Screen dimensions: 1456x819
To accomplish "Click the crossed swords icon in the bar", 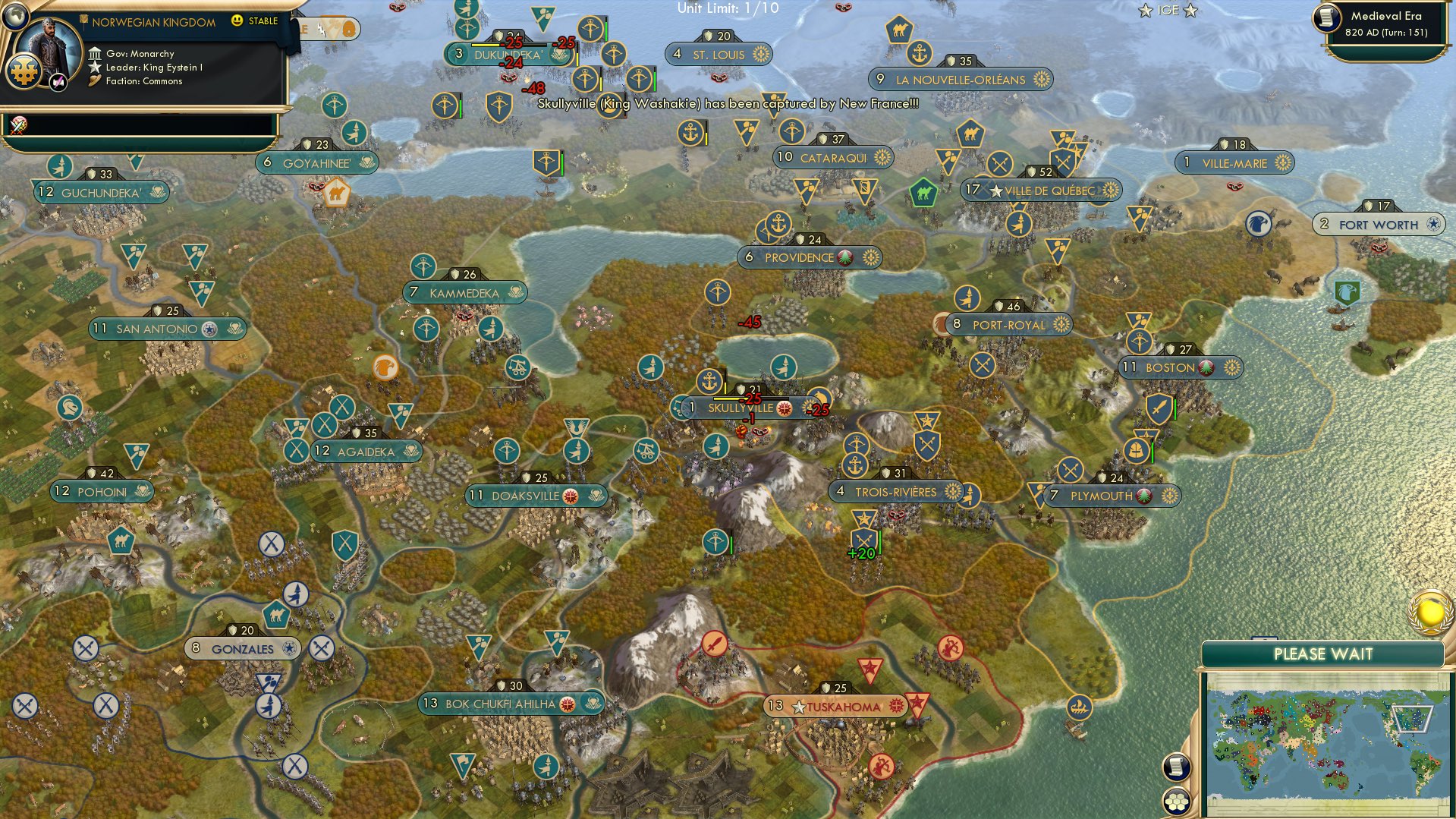I will click(x=19, y=124).
